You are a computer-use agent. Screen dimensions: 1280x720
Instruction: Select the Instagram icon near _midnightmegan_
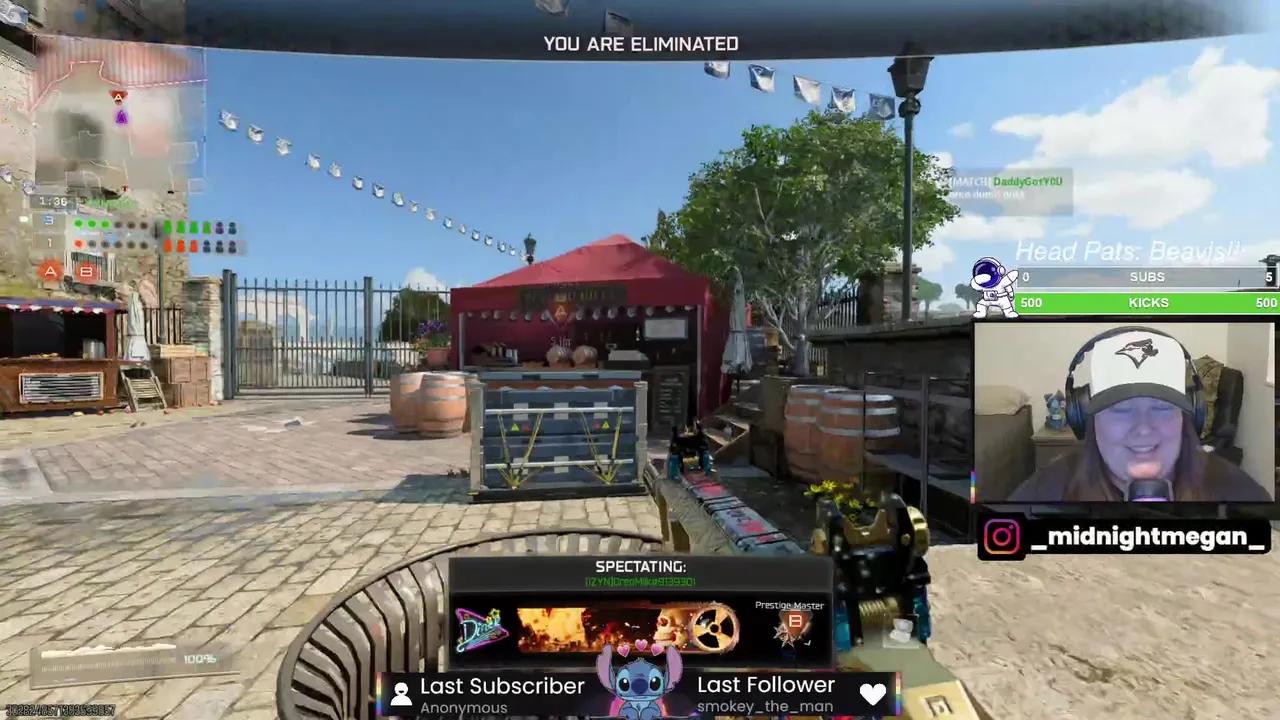tap(1003, 537)
